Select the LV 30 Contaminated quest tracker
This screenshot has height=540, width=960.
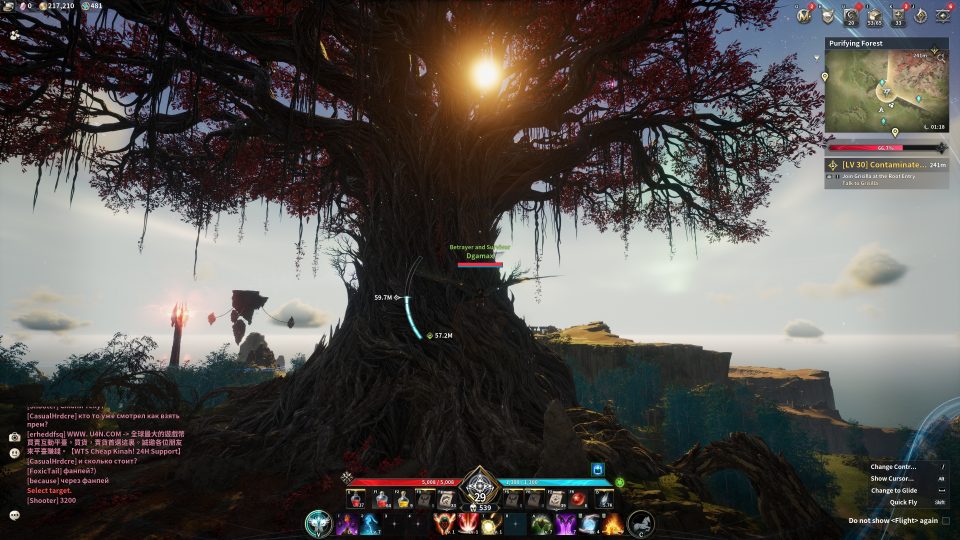[886, 164]
